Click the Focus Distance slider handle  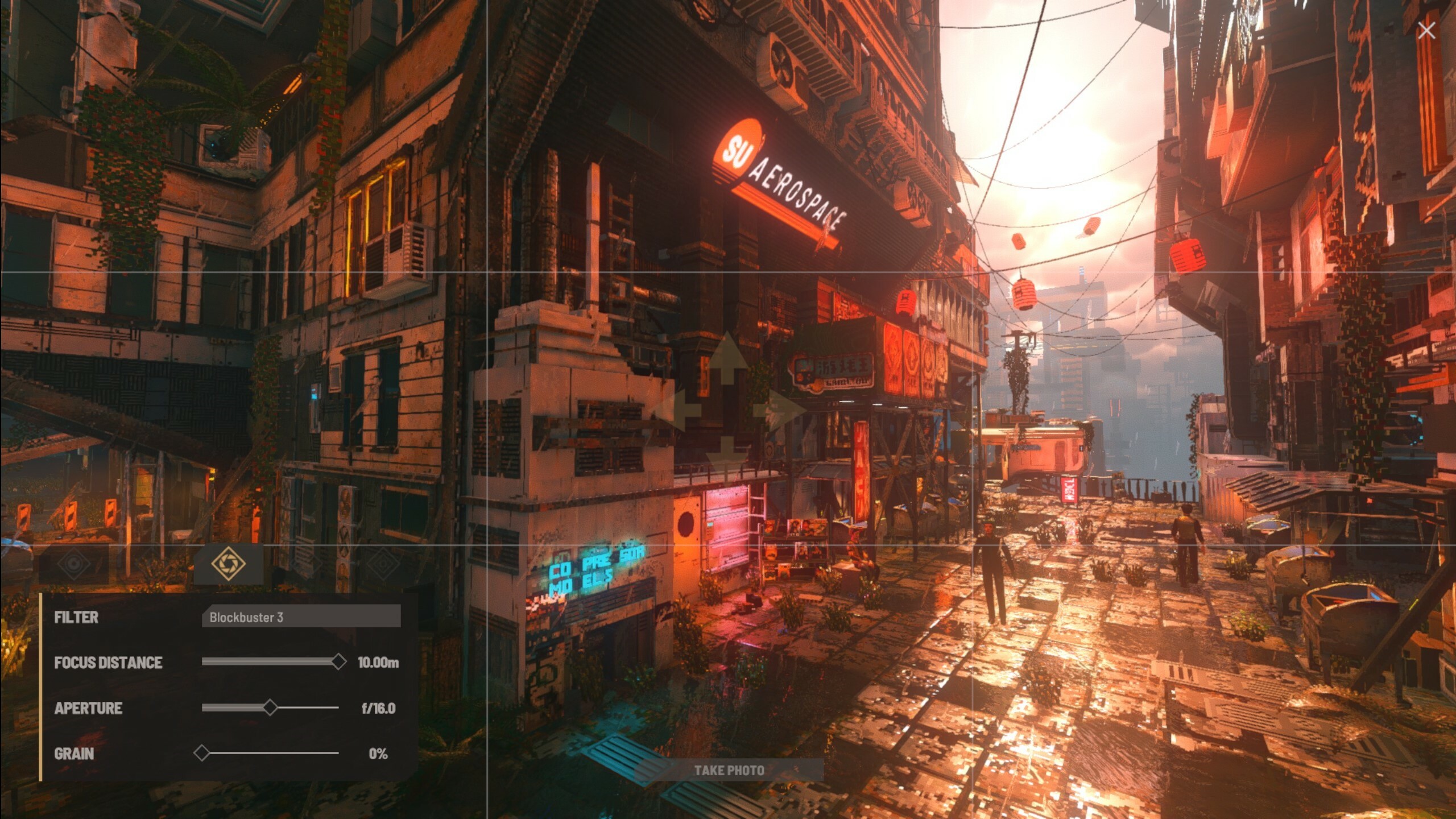click(338, 661)
